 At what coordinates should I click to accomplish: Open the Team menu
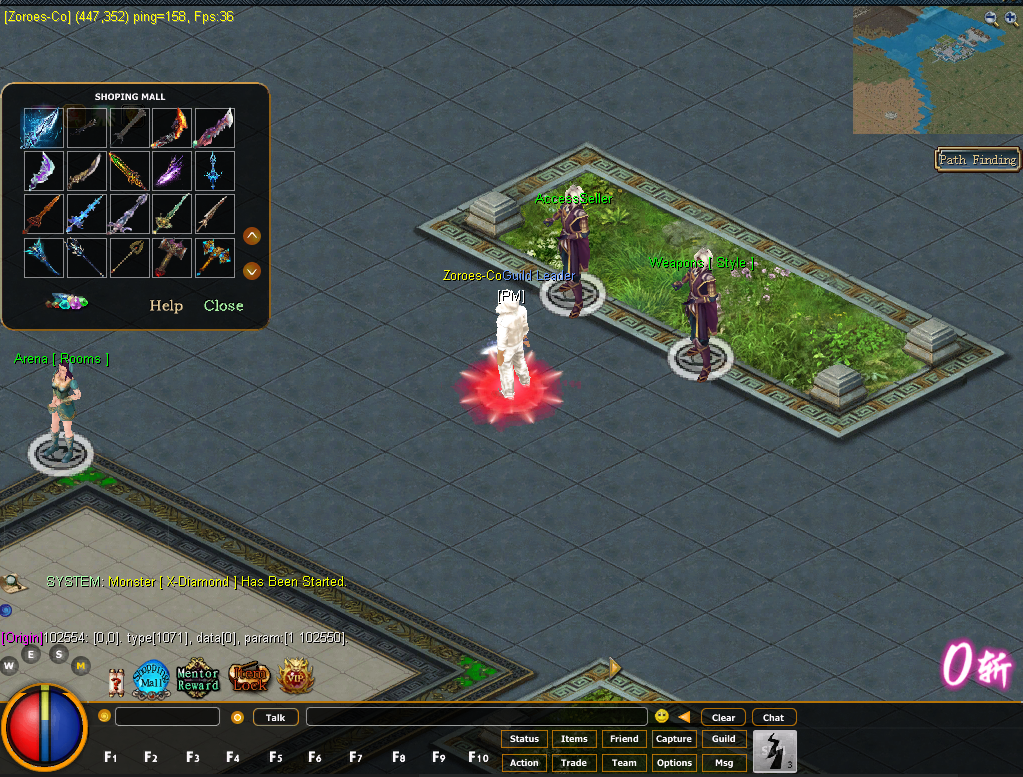[x=624, y=763]
